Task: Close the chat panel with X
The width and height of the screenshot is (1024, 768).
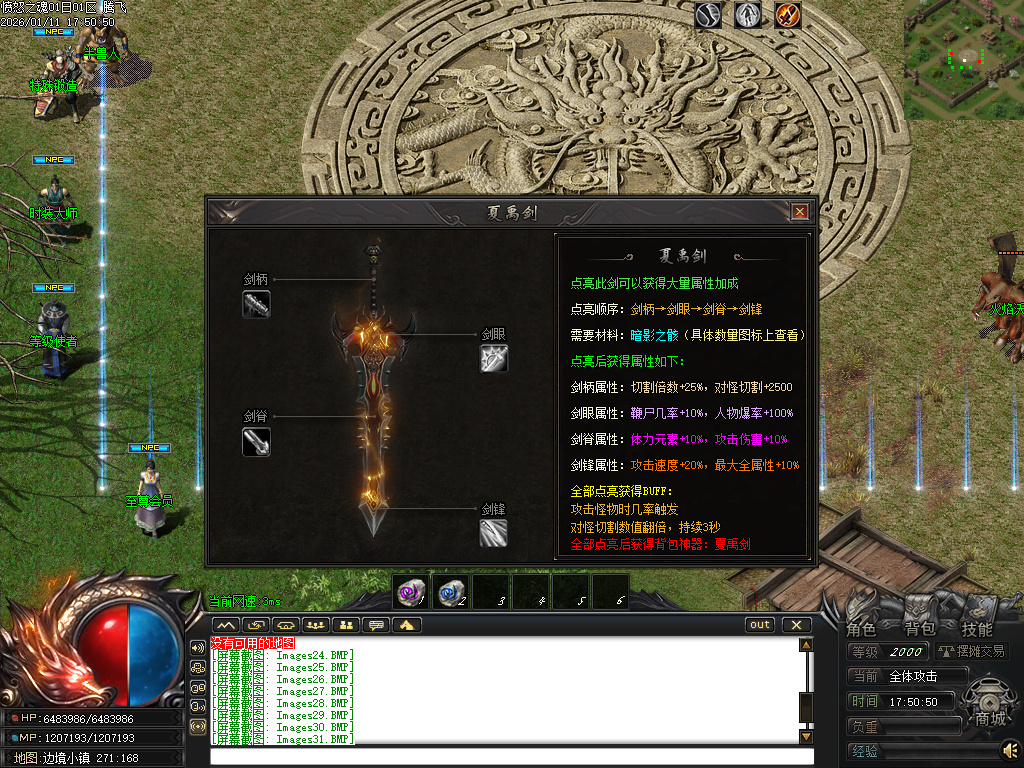Action: click(x=796, y=625)
